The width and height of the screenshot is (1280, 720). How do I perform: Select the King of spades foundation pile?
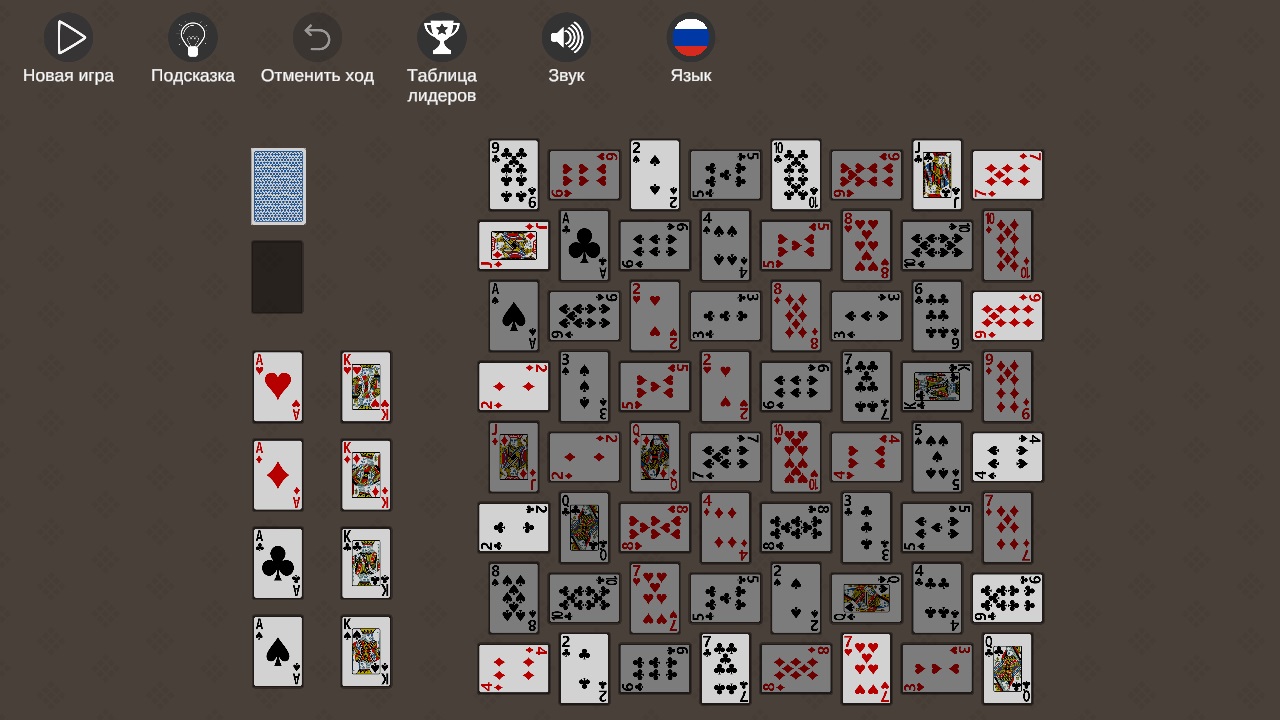(366, 651)
